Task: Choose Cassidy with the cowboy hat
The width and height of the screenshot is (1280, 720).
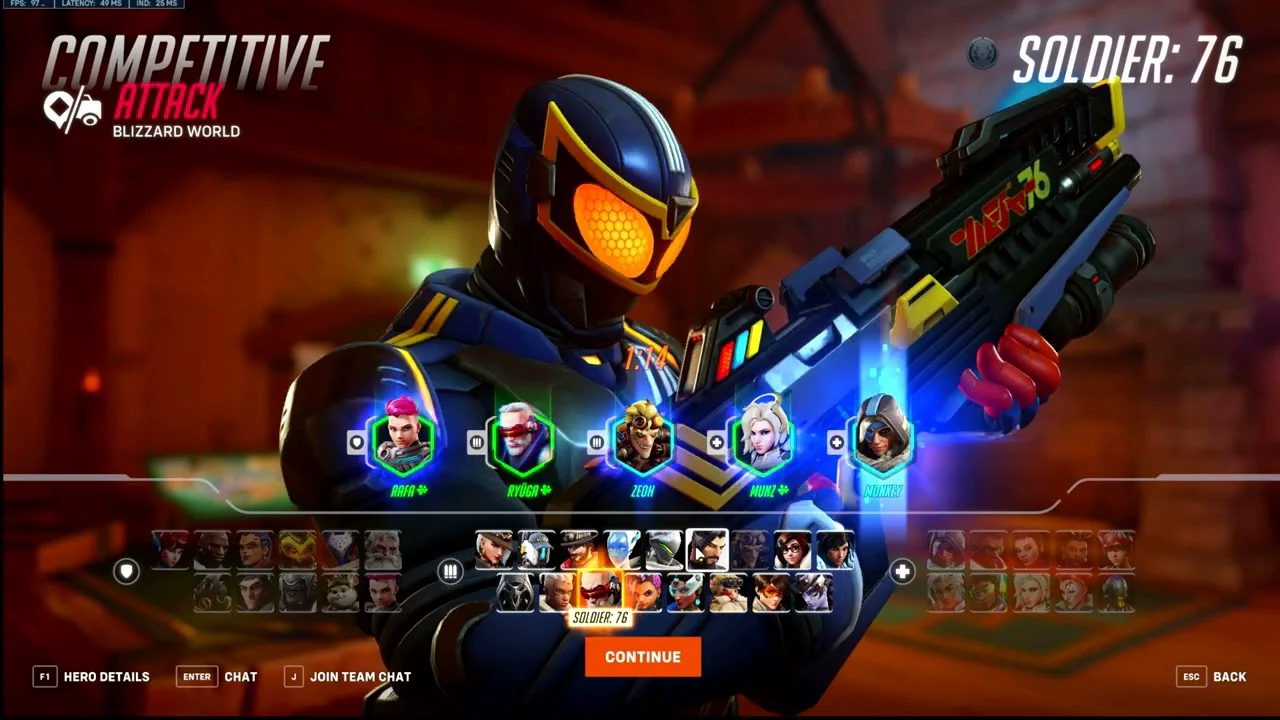Action: (579, 550)
